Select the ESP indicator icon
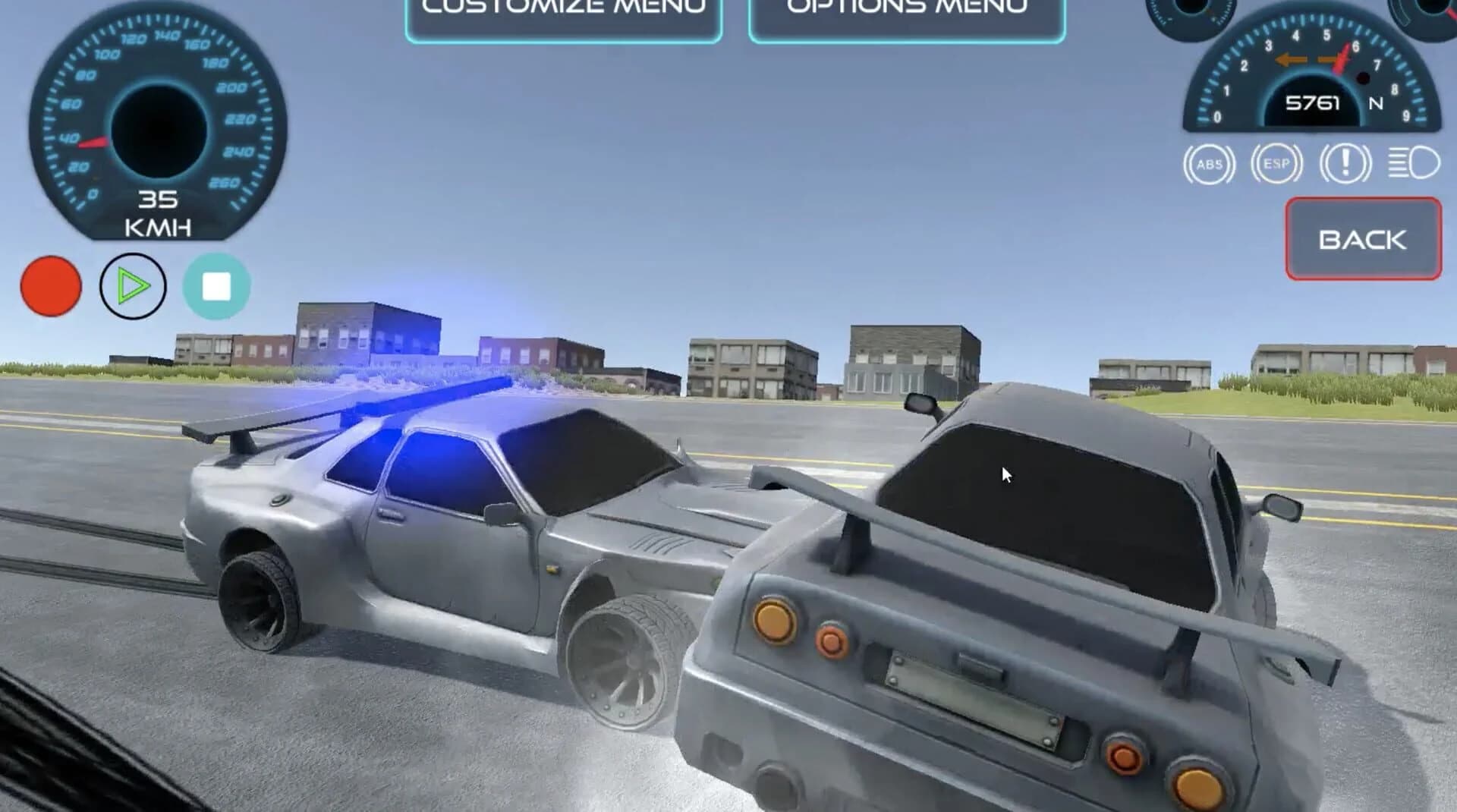1457x812 pixels. point(1277,162)
